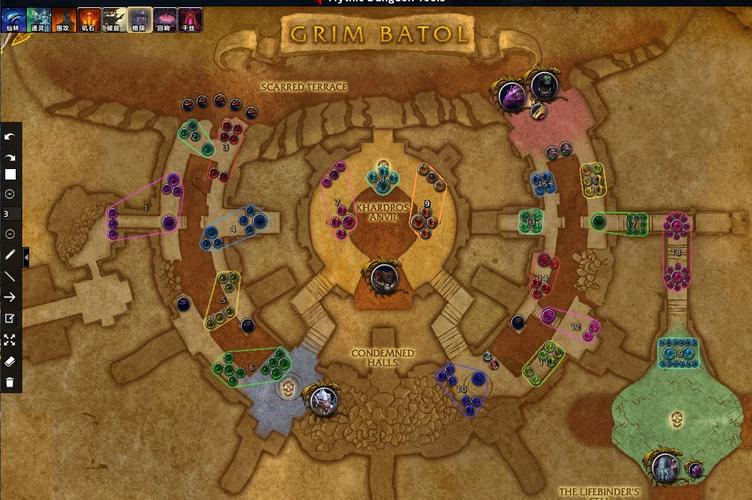Switch to the first blue swirl dungeon icon
This screenshot has height=500, width=752.
click(x=14, y=18)
